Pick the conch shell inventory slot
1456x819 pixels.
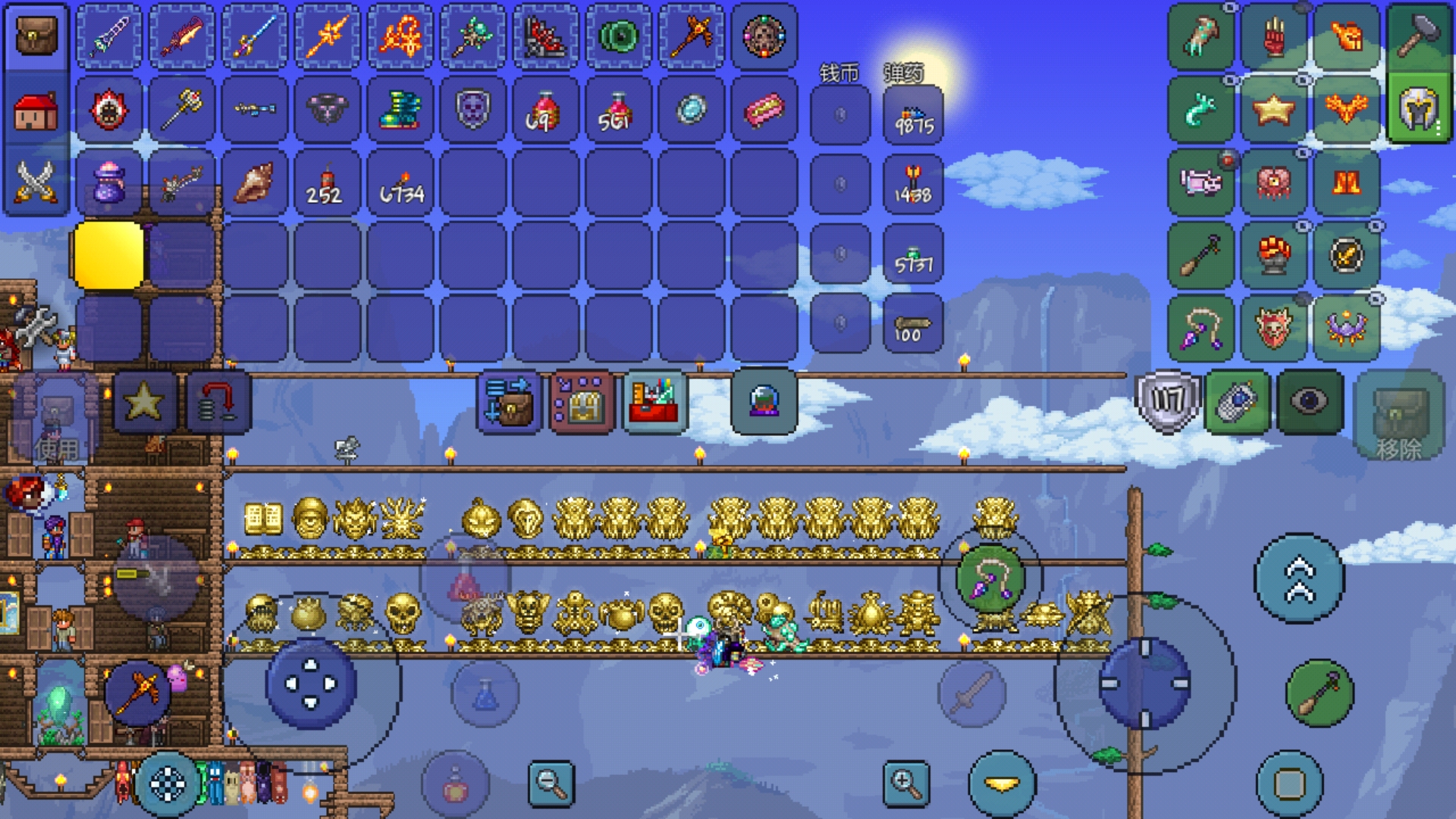[254, 183]
